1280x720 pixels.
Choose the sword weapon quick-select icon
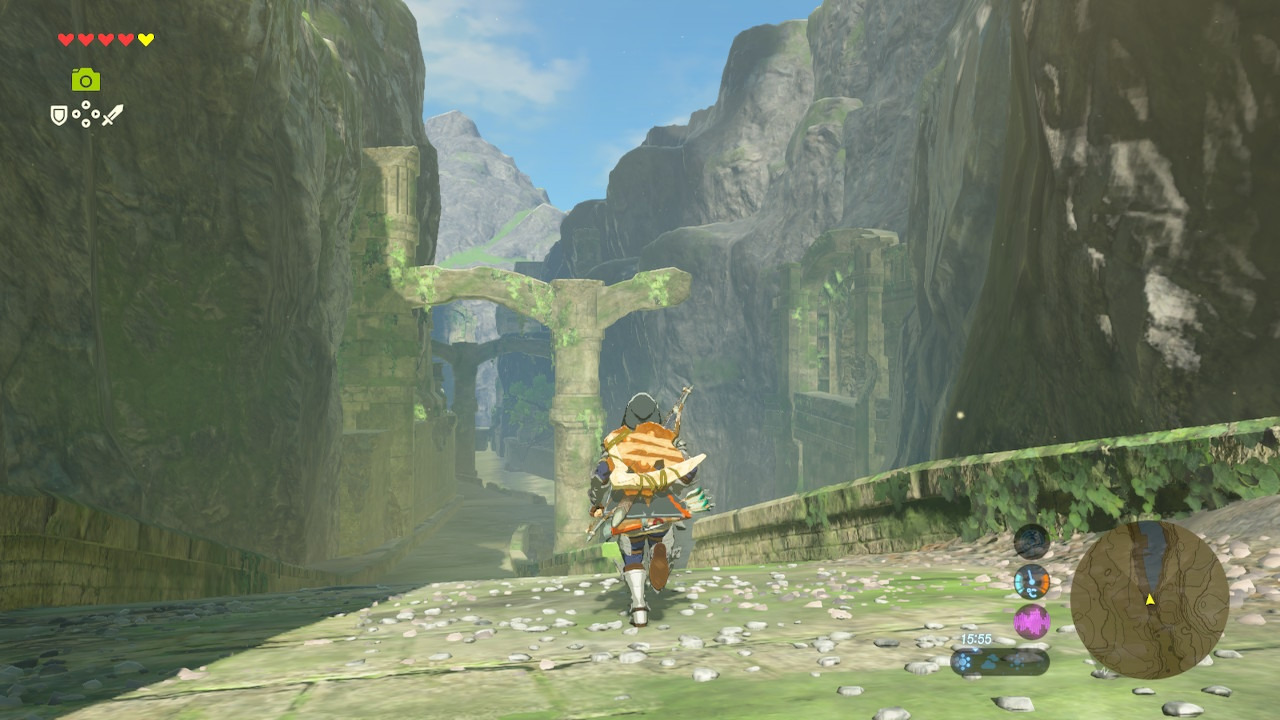[x=112, y=115]
